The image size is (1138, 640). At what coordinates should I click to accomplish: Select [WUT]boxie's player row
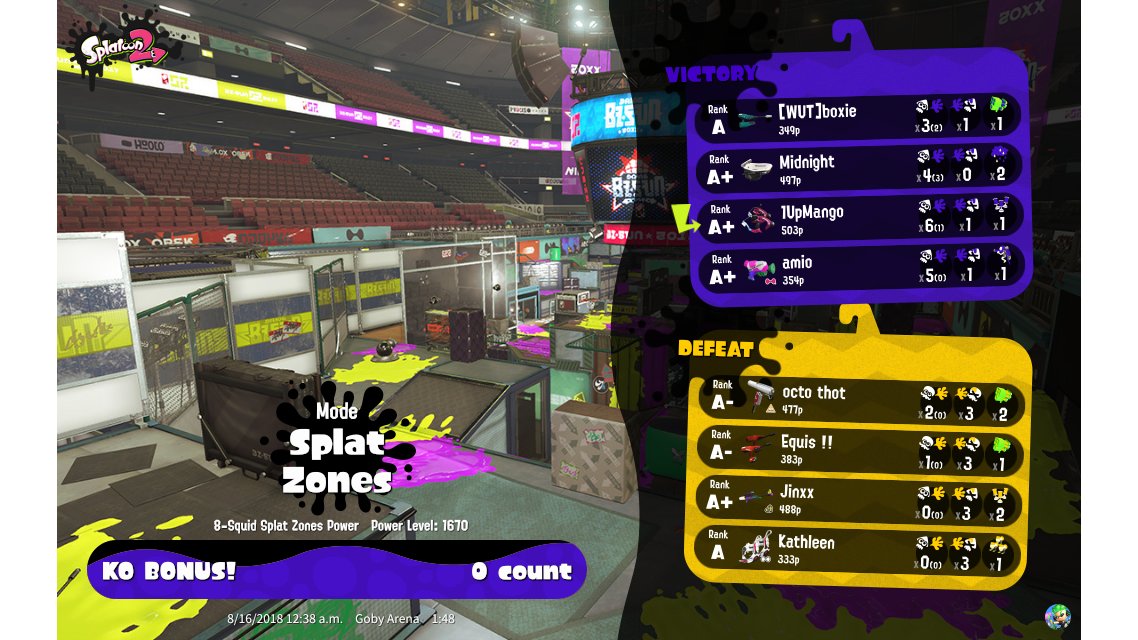[858, 116]
